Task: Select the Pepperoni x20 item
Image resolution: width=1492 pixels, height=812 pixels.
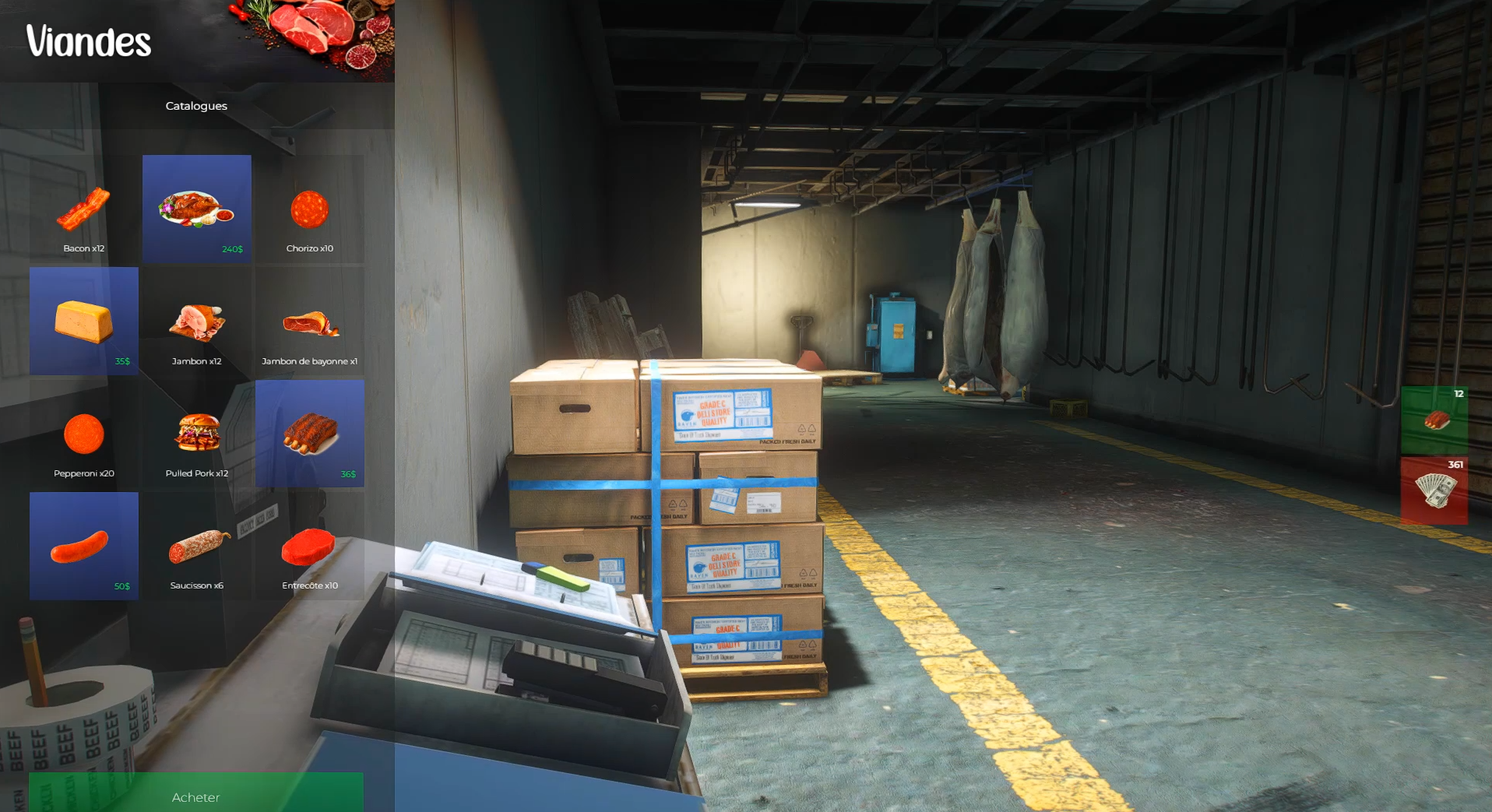Action: pyautogui.click(x=84, y=434)
